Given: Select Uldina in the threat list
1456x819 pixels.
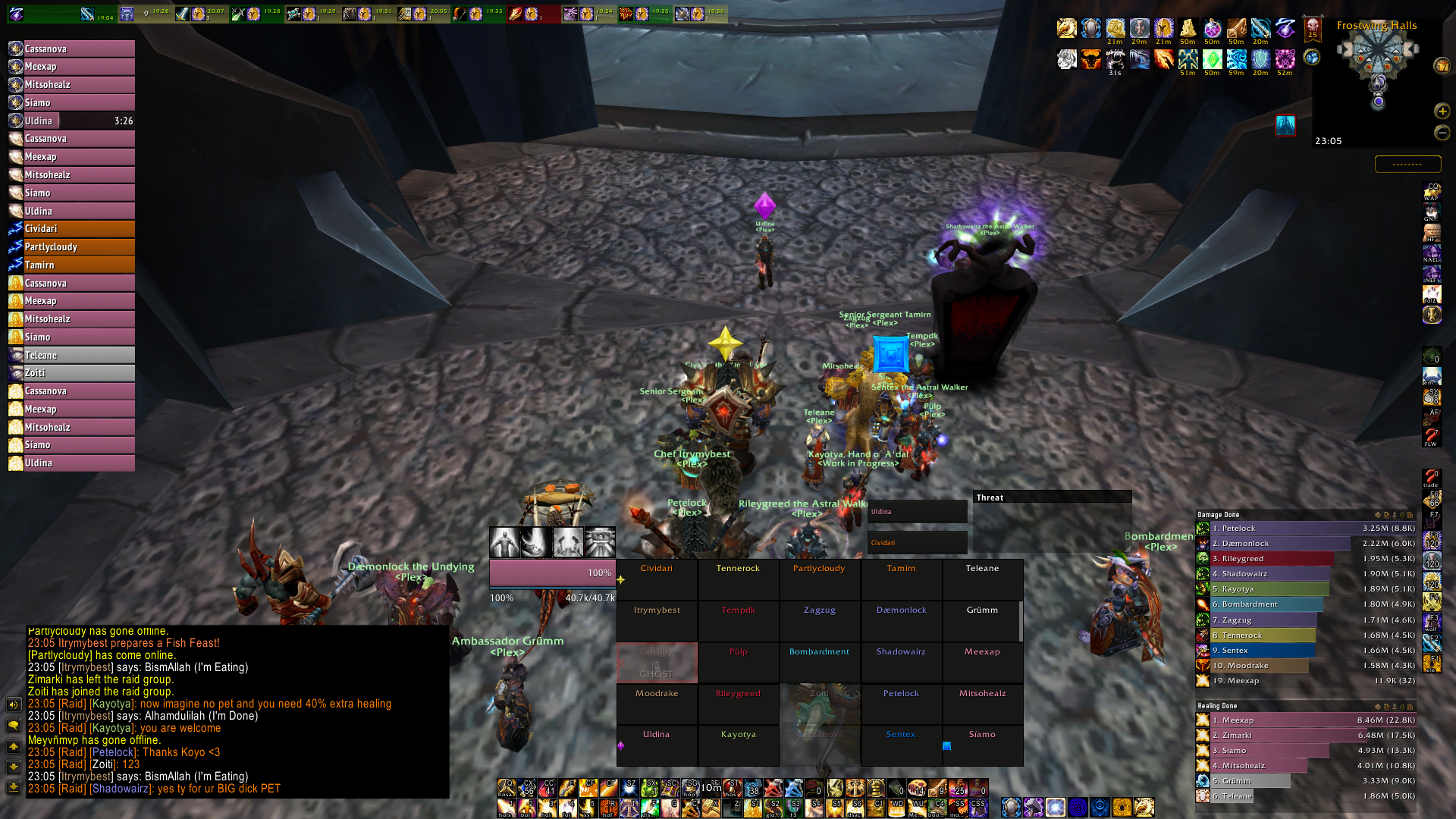Looking at the screenshot, I should click(917, 512).
